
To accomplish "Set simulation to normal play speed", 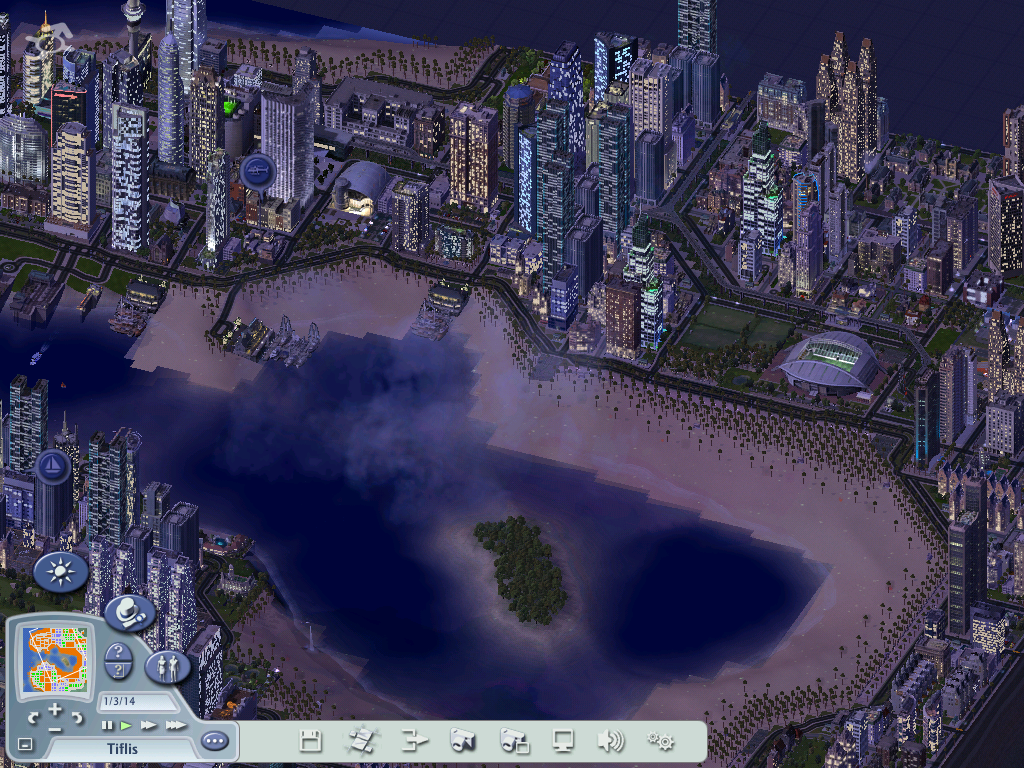I will click(126, 725).
